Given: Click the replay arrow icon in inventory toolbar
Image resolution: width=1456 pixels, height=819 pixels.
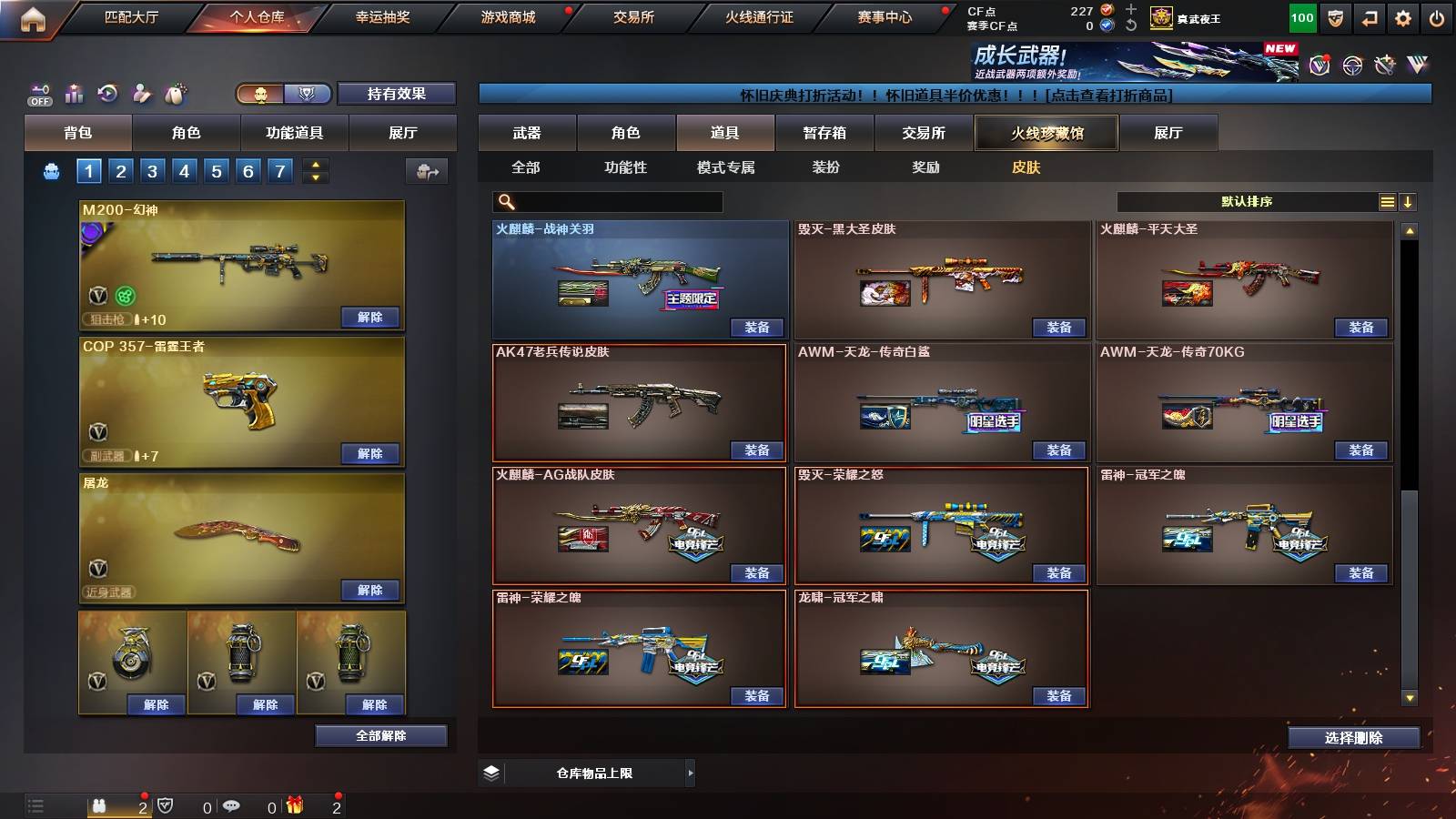Looking at the screenshot, I should click(x=108, y=93).
